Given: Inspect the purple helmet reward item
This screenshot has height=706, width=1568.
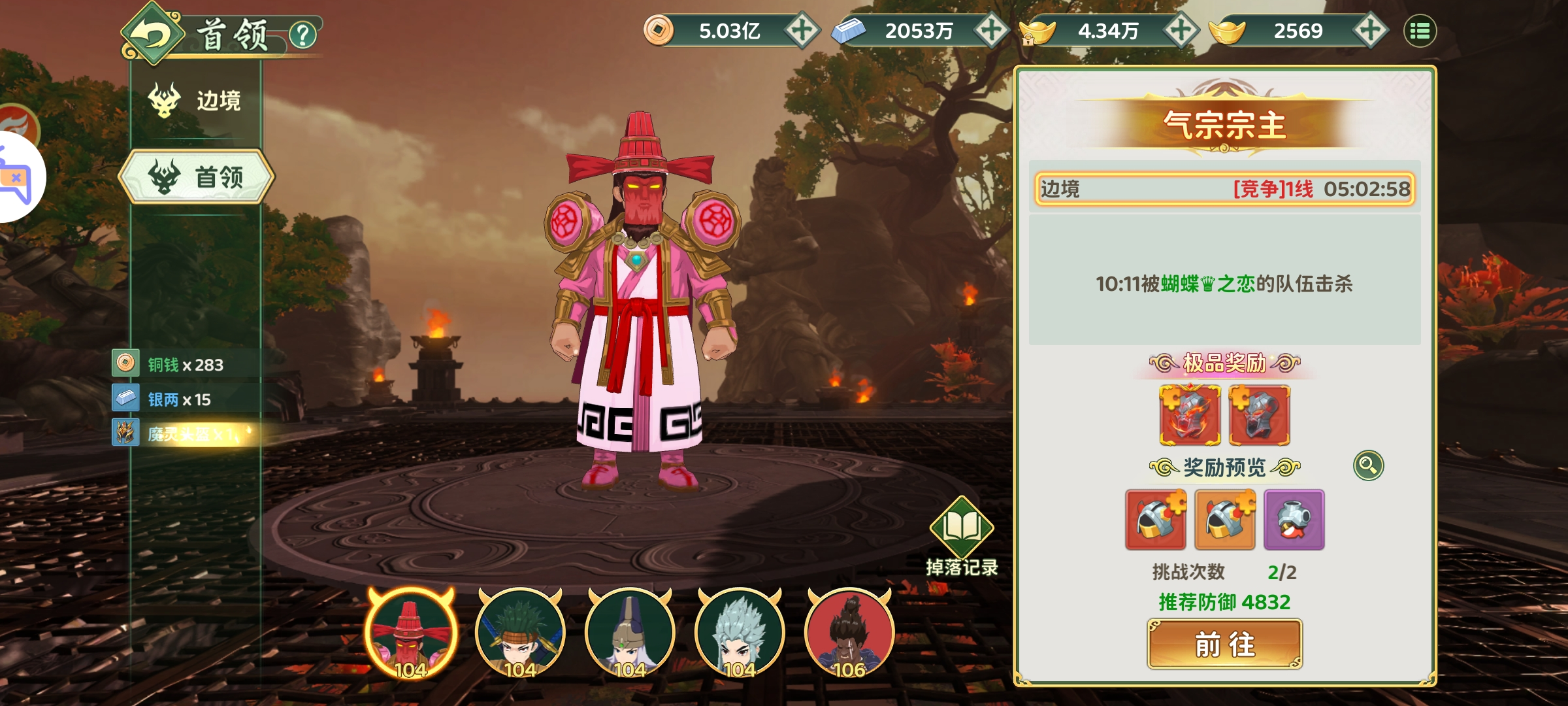Looking at the screenshot, I should [1294, 520].
